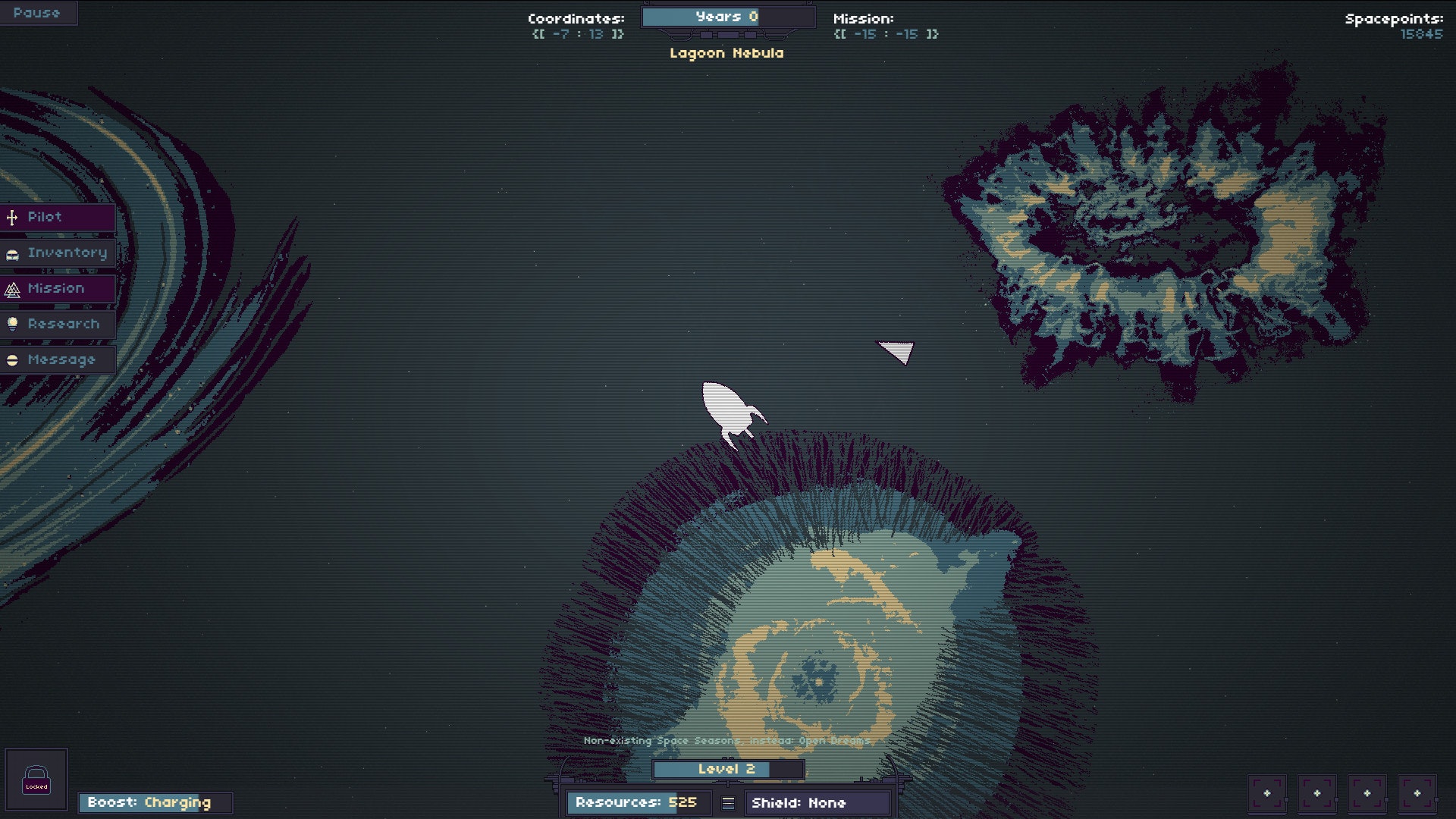
Task: Open the Pilot menu
Action: pos(57,218)
